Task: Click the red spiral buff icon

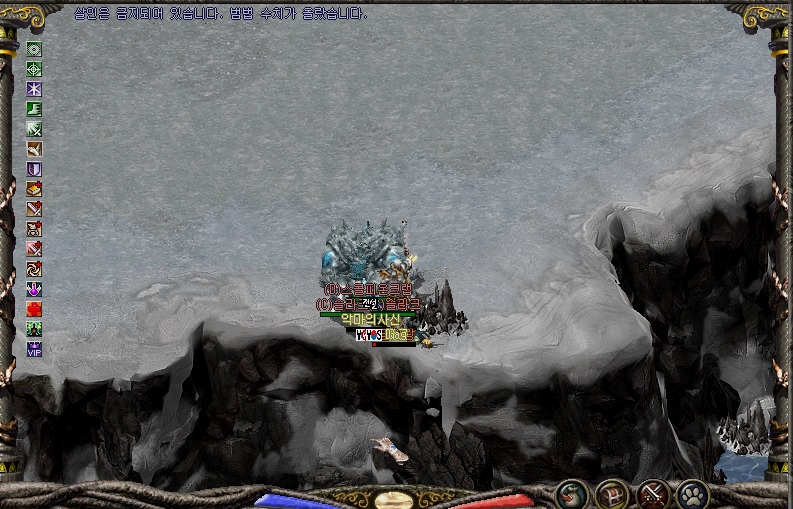Action: (x=34, y=269)
